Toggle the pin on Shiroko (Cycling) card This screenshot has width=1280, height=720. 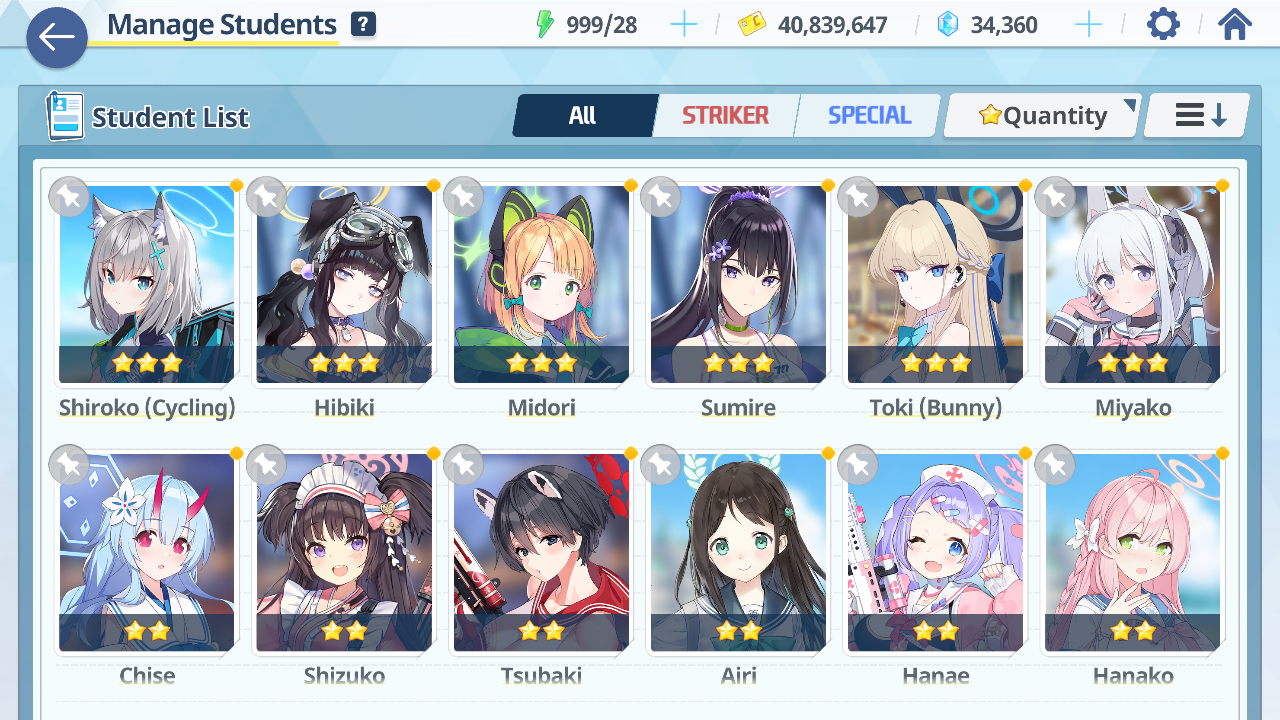69,197
